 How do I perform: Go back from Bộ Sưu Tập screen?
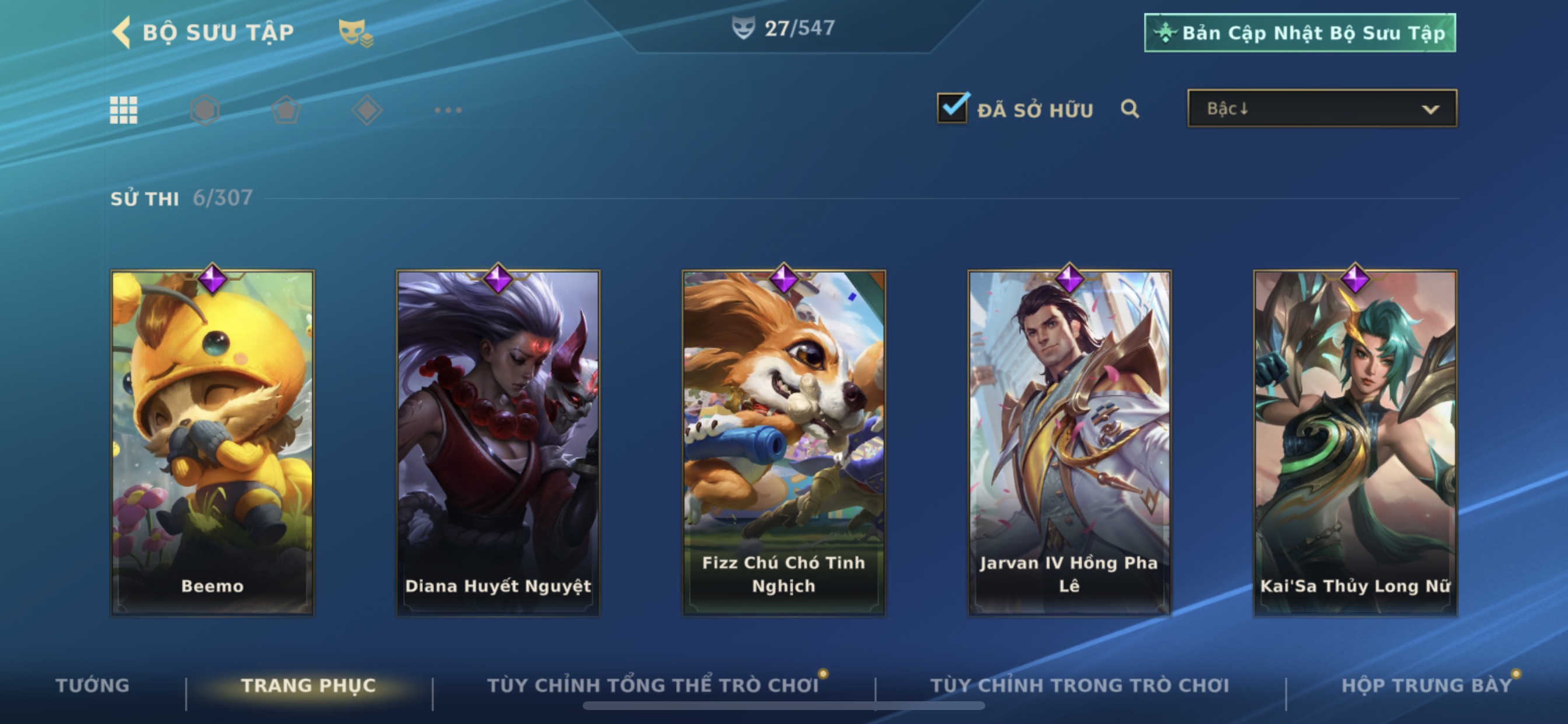tap(123, 32)
